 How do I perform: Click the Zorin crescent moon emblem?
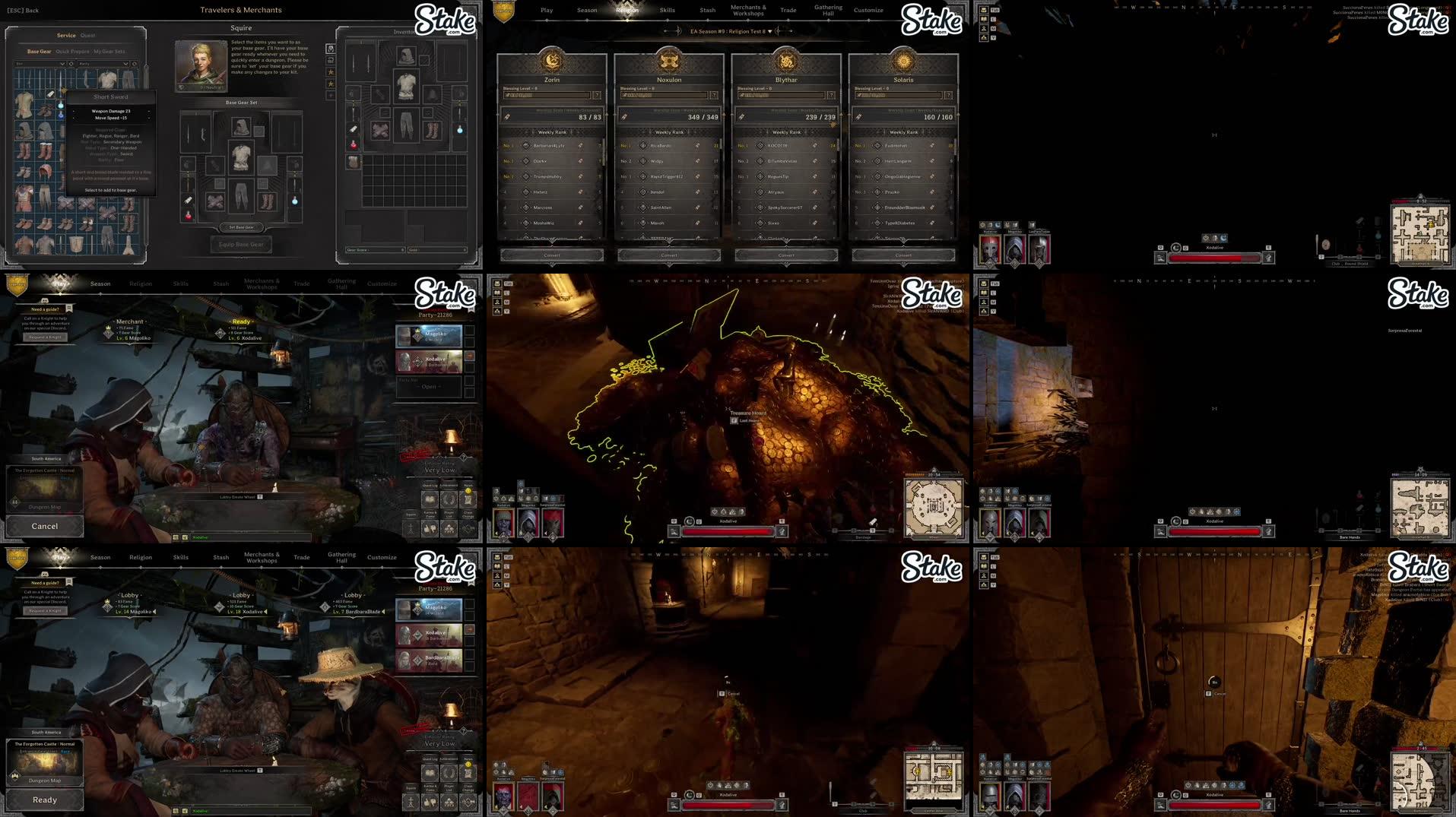point(552,60)
